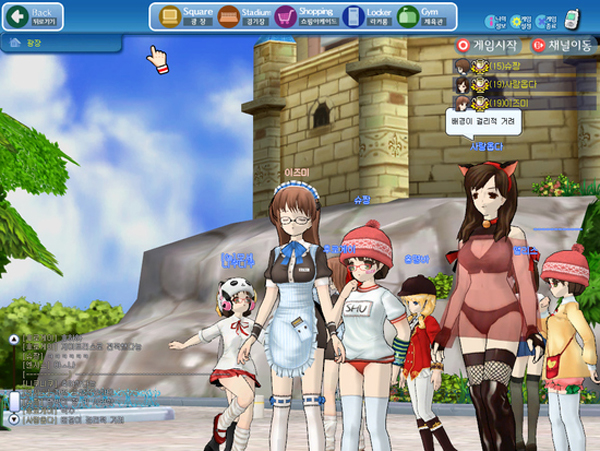Open the mobile phone icon
The image size is (600, 451).
(571, 18)
